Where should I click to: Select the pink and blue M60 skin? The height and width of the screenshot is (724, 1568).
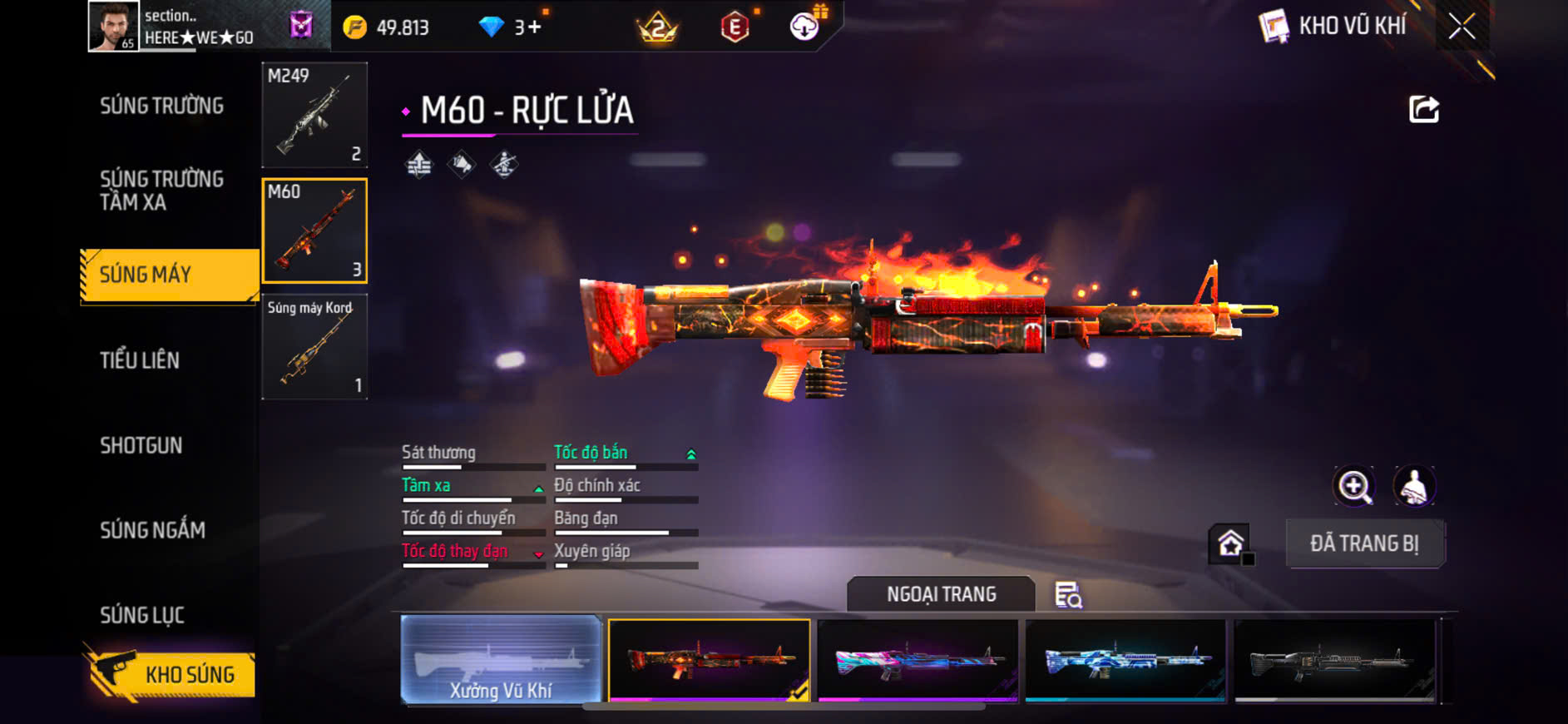click(918, 661)
